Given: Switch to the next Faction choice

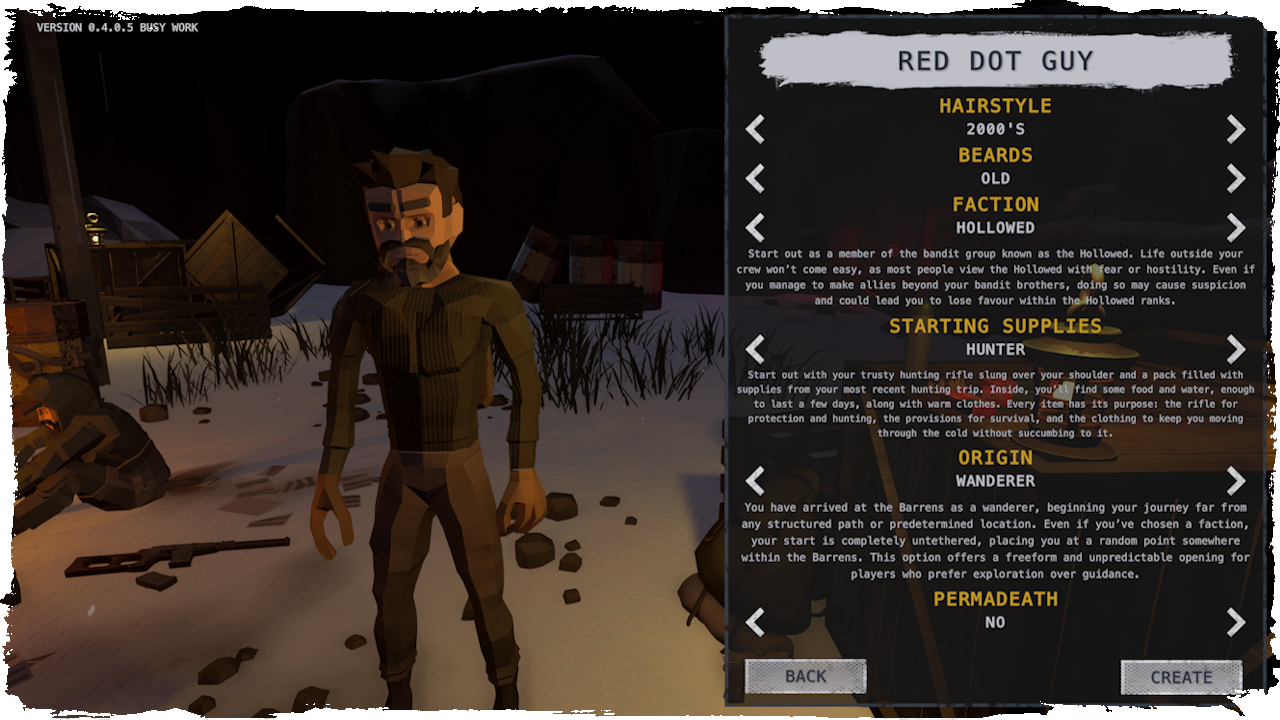Looking at the screenshot, I should 1235,227.
